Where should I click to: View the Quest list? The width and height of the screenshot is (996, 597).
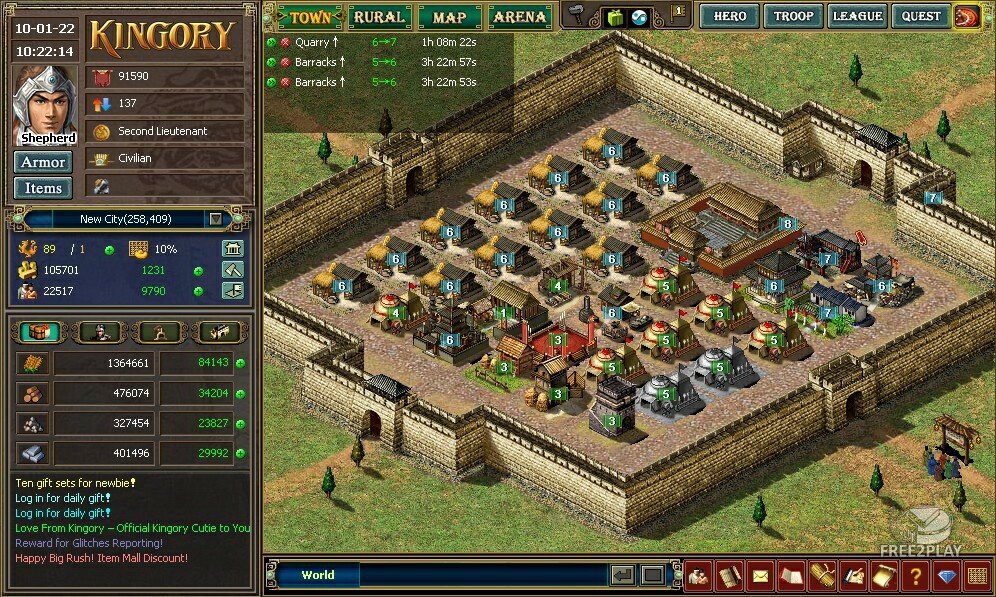pyautogui.click(x=921, y=16)
